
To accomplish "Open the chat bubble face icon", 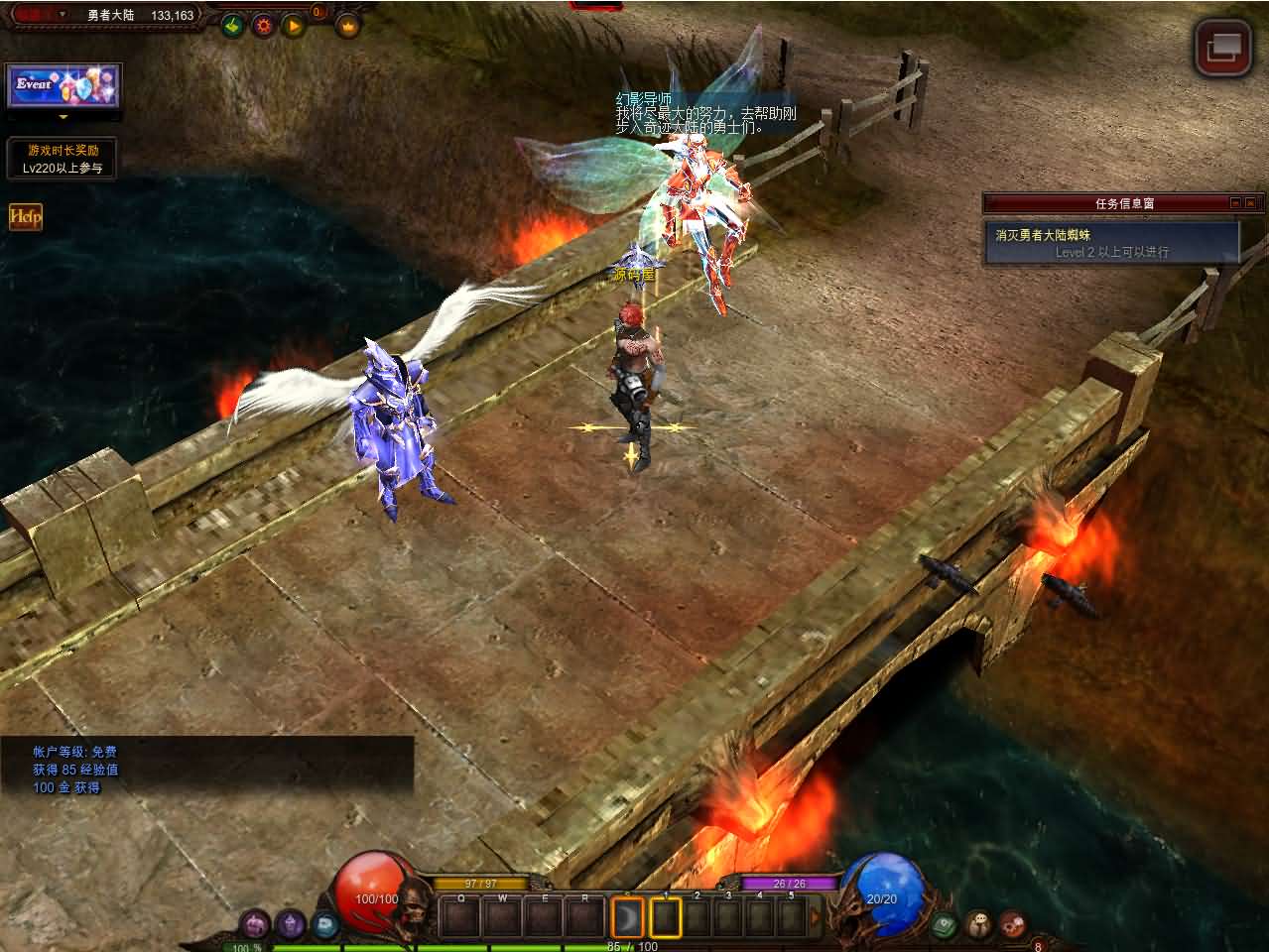I will tap(979, 925).
